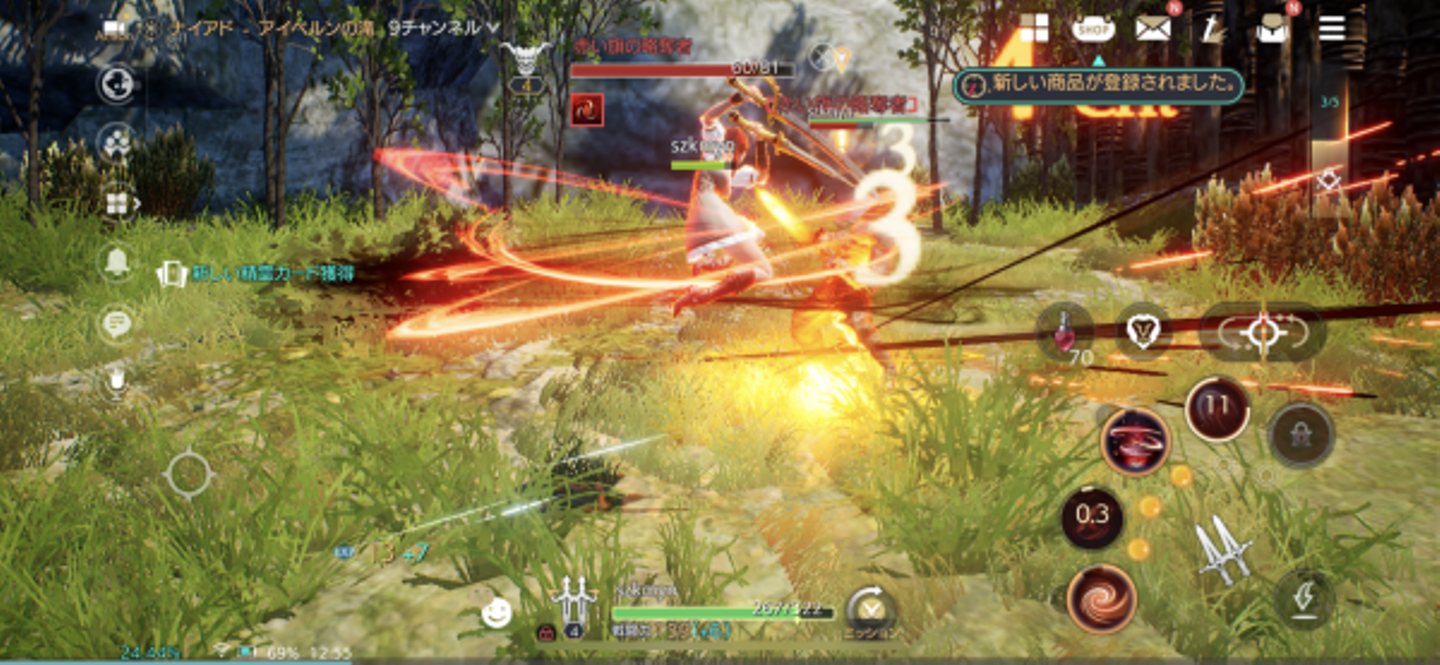Open the mail envelope icon
Screen dimensions: 1440x665
[1153, 28]
